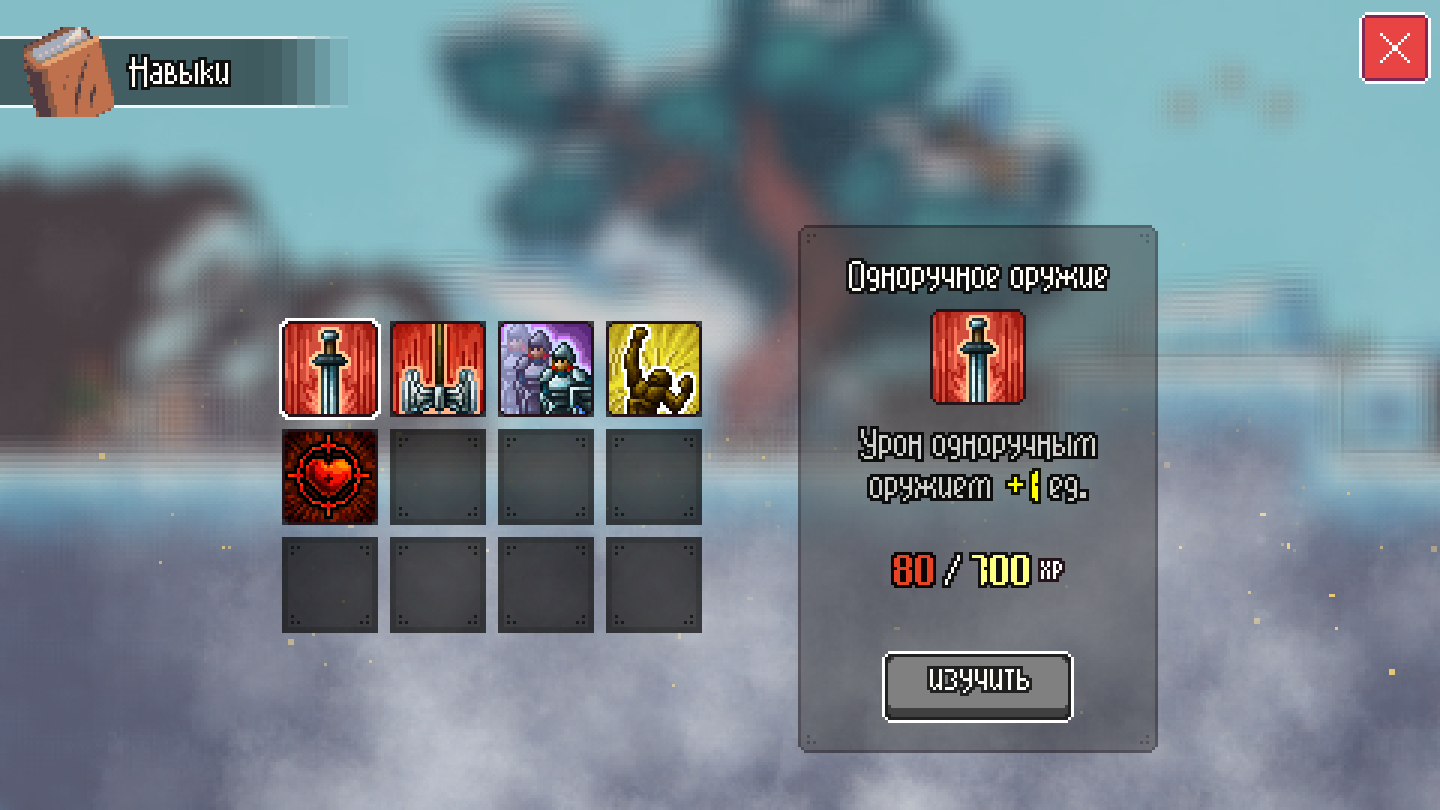
Task: Click the 80/100 XP counter
Action: (x=977, y=571)
